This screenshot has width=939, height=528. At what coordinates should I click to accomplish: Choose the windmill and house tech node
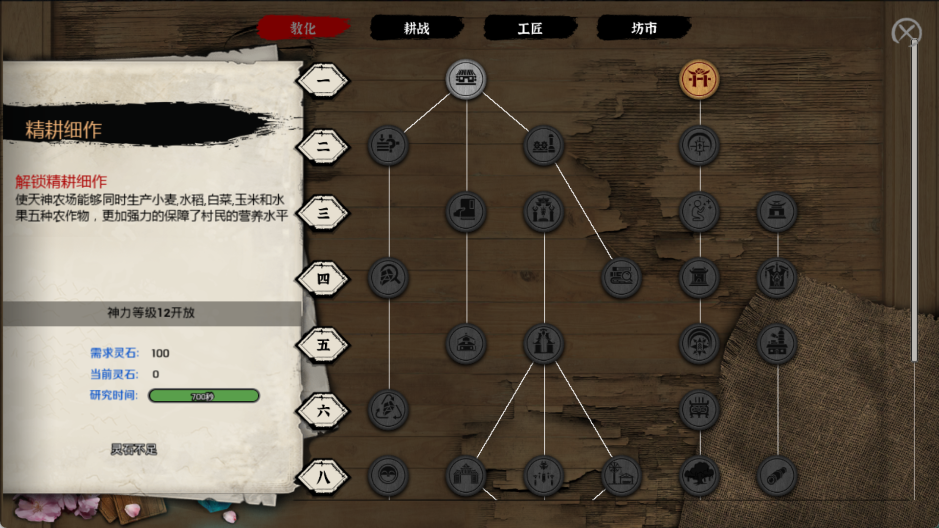(x=621, y=476)
